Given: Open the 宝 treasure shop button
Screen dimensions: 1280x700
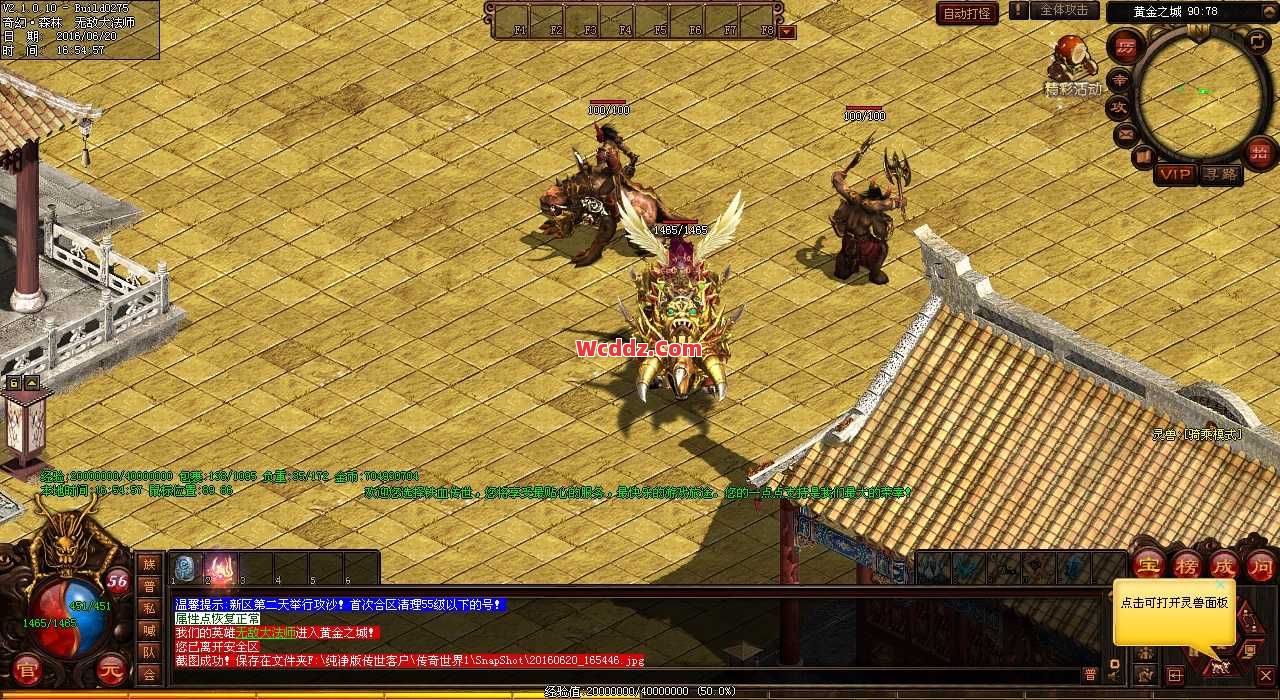Looking at the screenshot, I should coord(1147,564).
